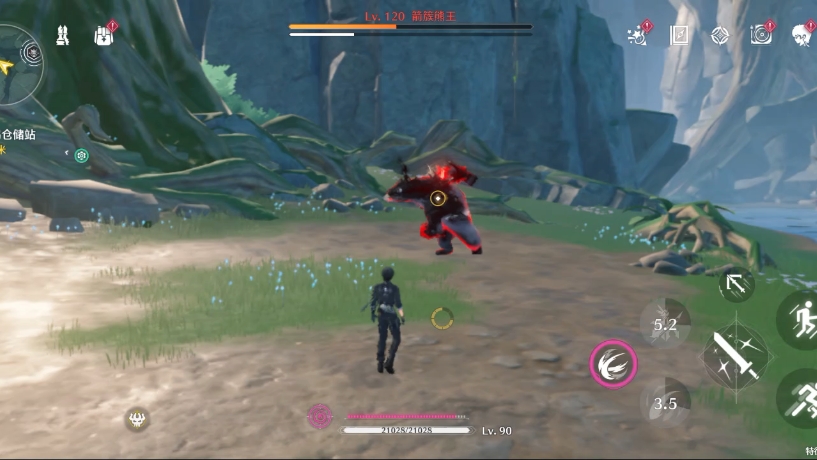Tap the jumping figure button

pos(800,320)
